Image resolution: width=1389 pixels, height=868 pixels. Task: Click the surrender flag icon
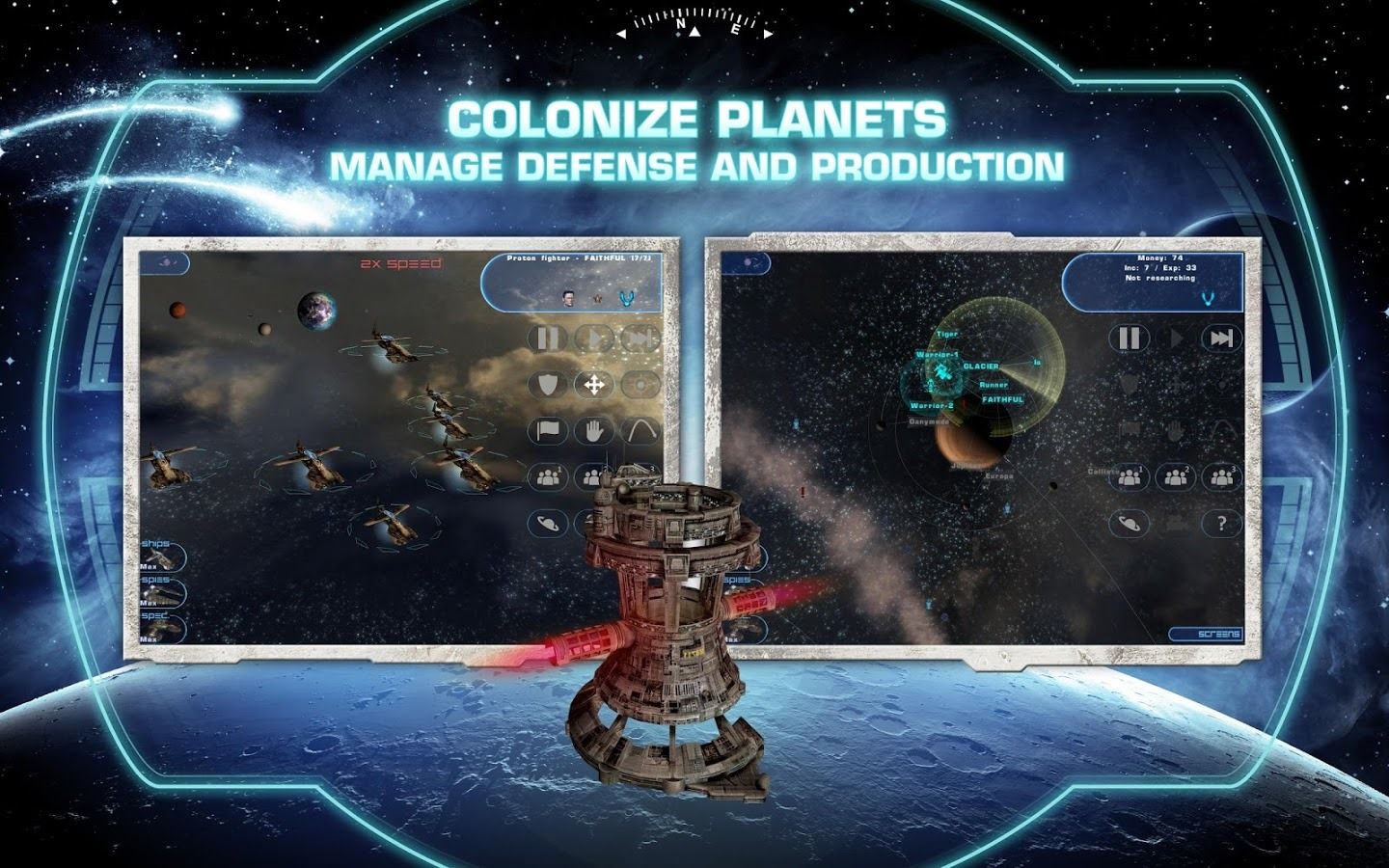pos(547,431)
